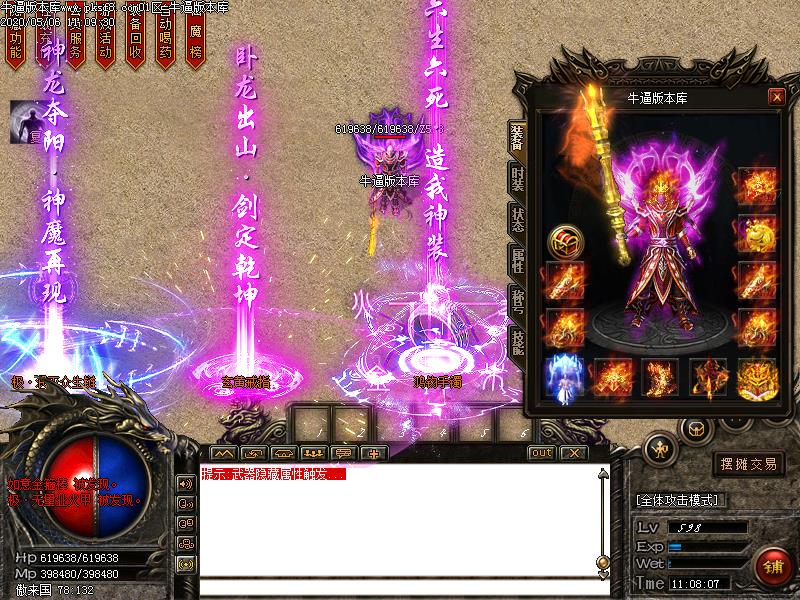This screenshot has width=800, height=600.
Task: Open the 活动 events banner
Action: pyautogui.click(x=105, y=45)
